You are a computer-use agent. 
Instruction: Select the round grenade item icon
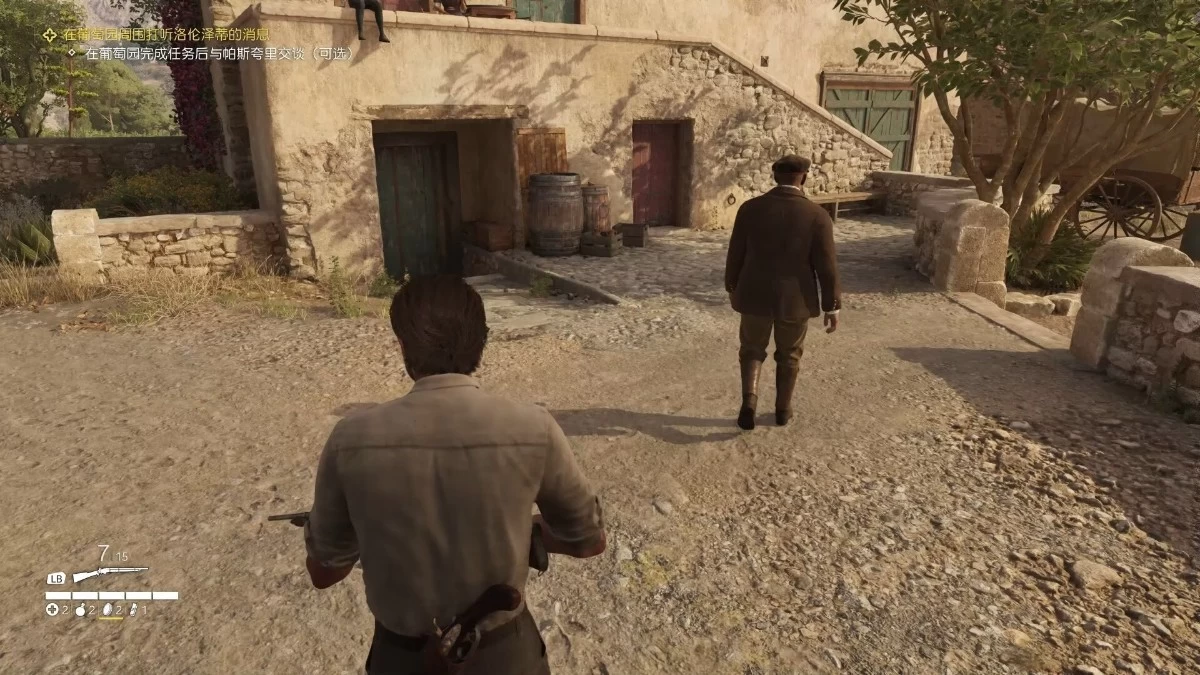coord(81,609)
